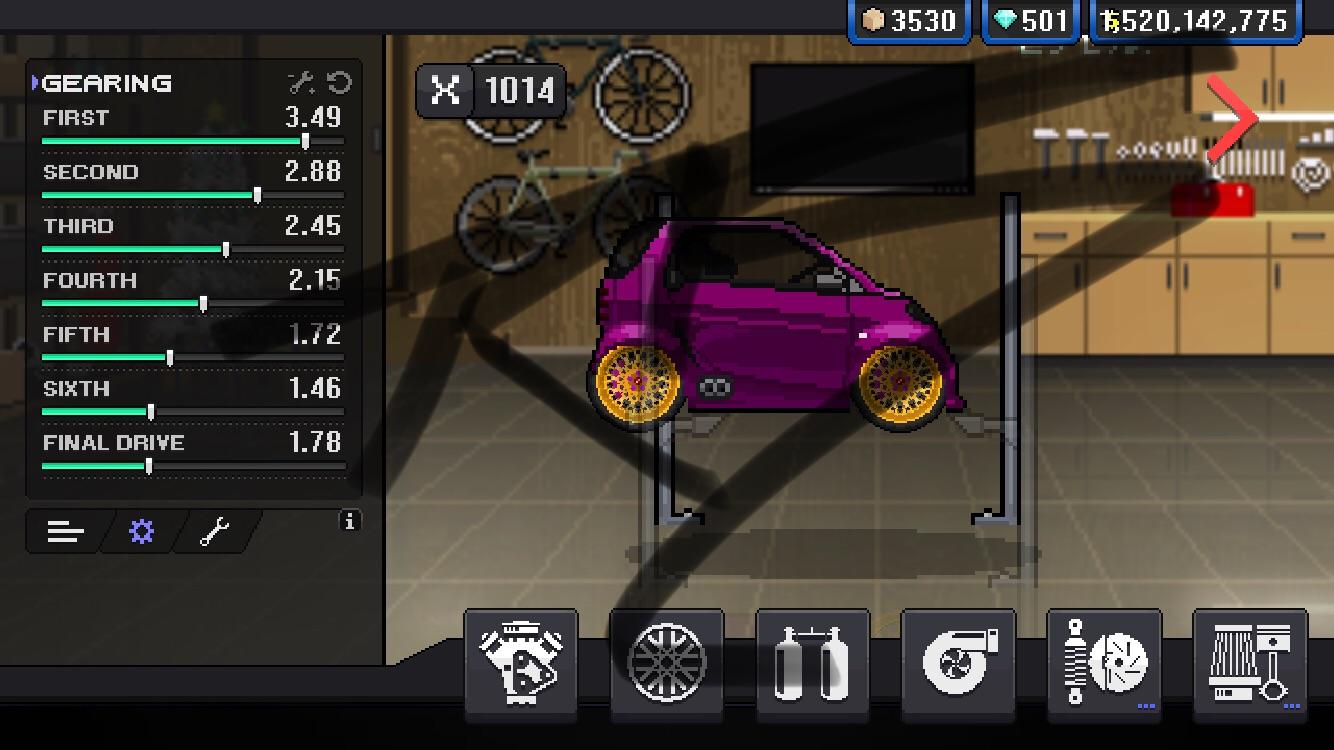Expand the GEARING section header
Screen dimensions: 1334x750
(x=105, y=84)
